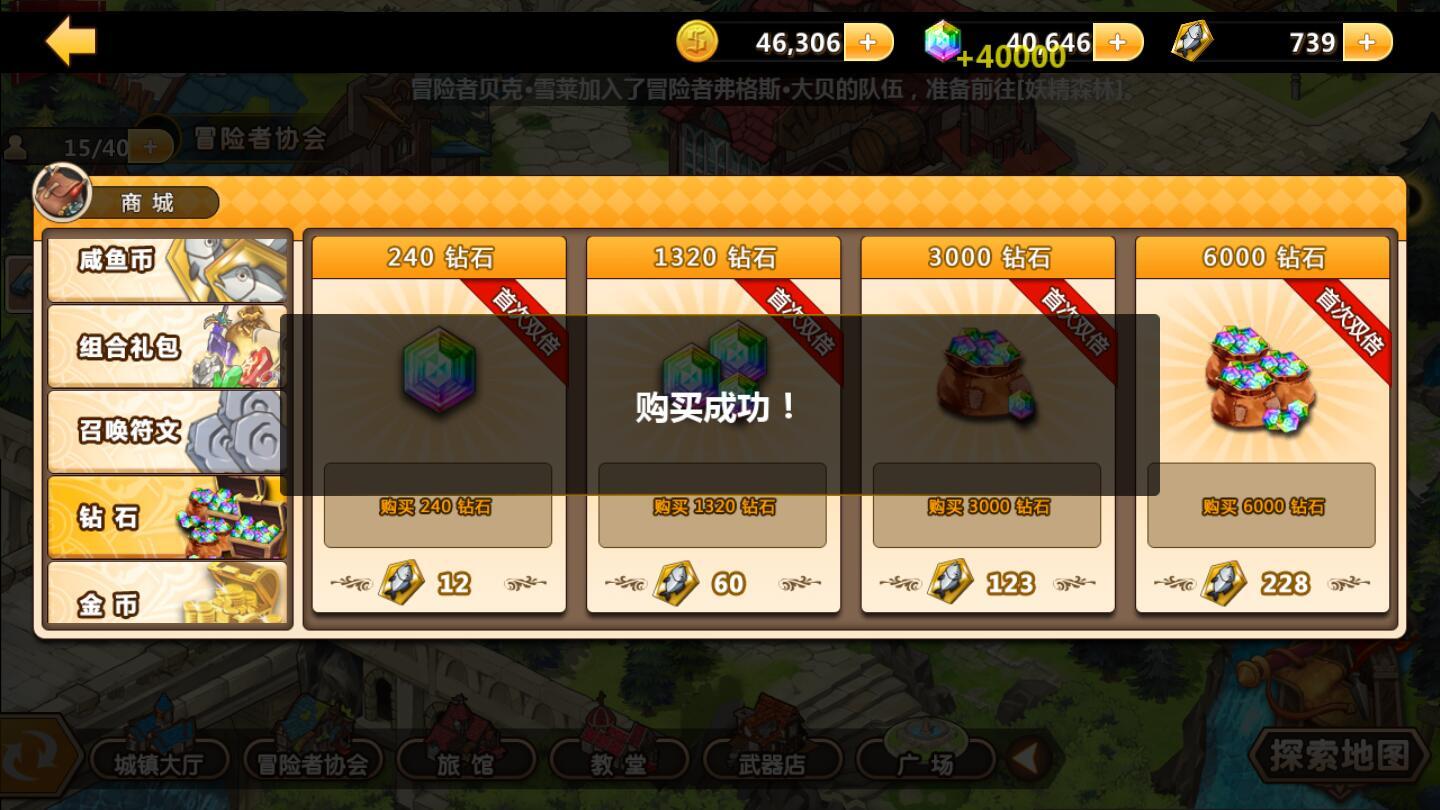Viewport: 1440px width, 810px height.
Task: Click the silver fish currency icon top right
Action: point(1192,41)
